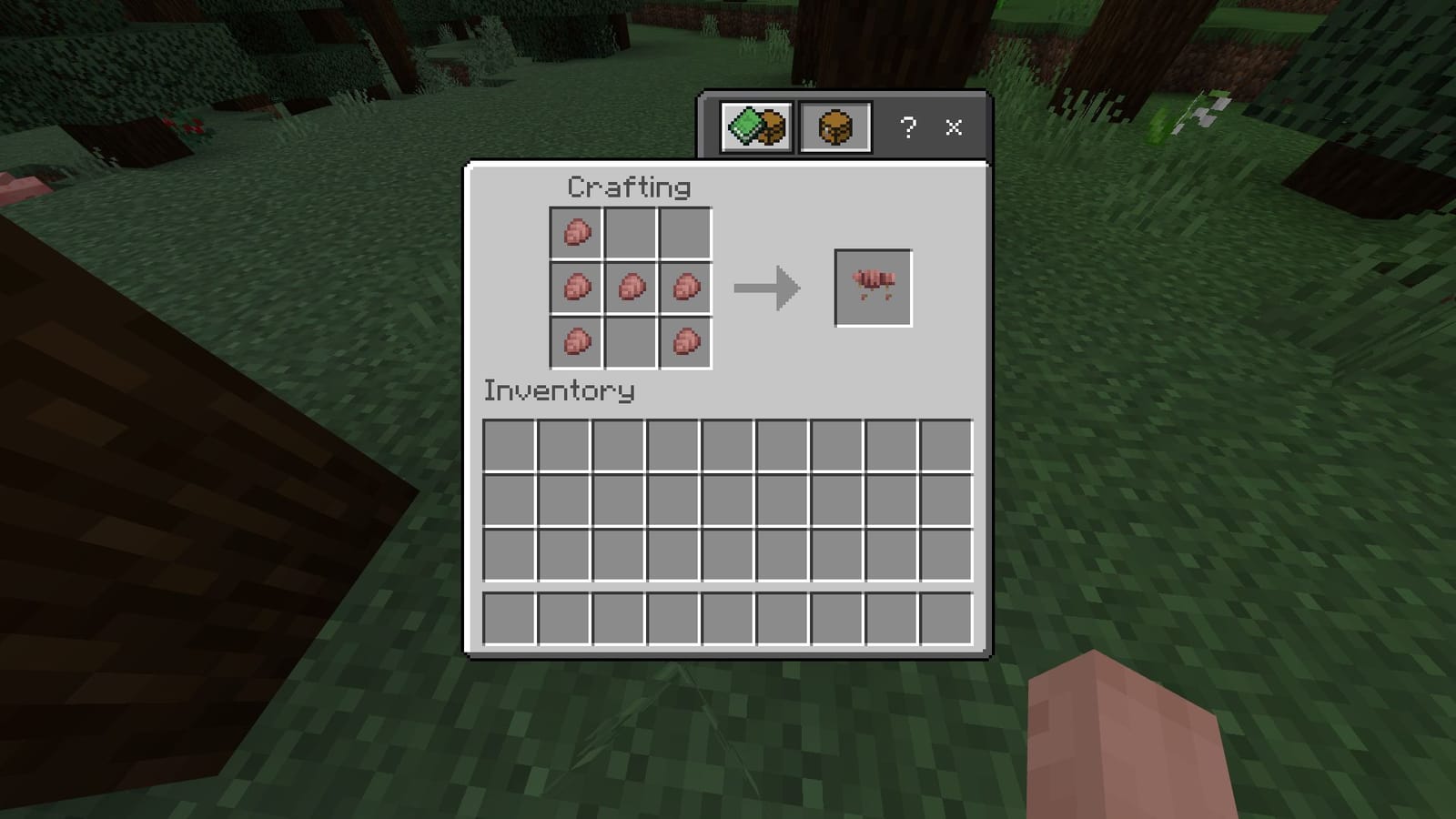Close the crafting interface
The width and height of the screenshot is (1456, 819).
(953, 128)
